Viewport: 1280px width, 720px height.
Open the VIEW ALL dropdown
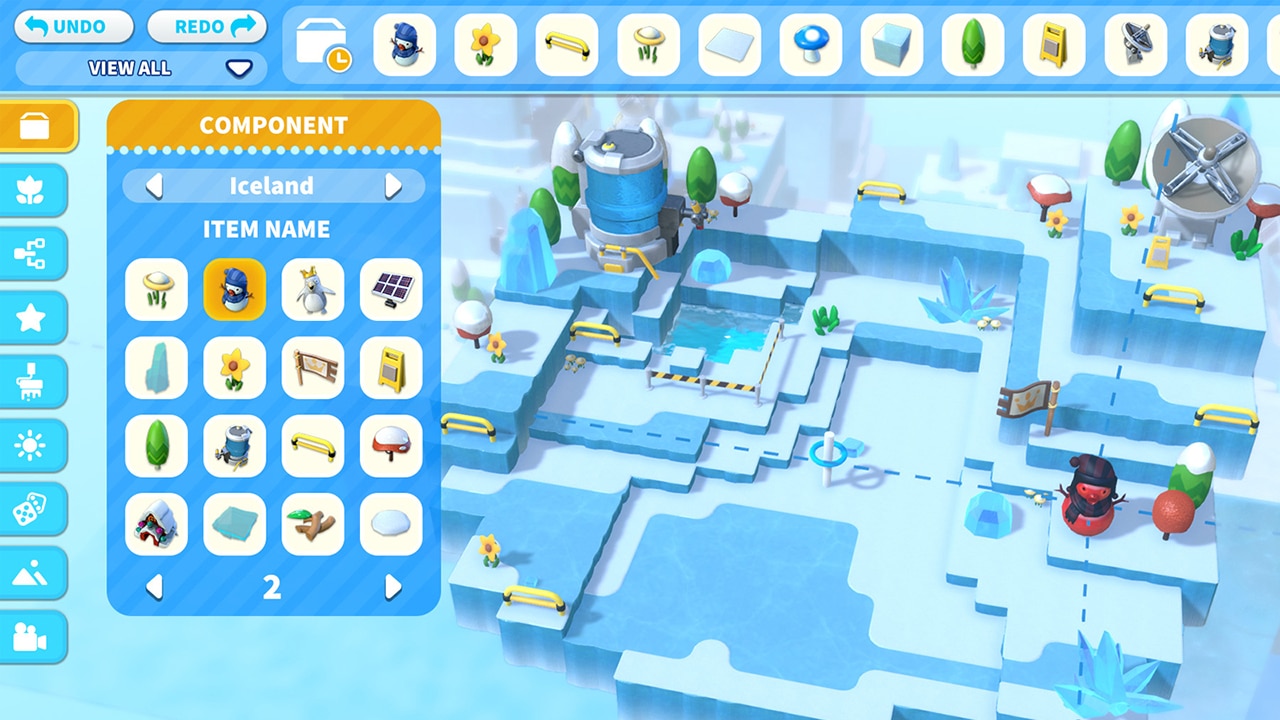click(141, 68)
